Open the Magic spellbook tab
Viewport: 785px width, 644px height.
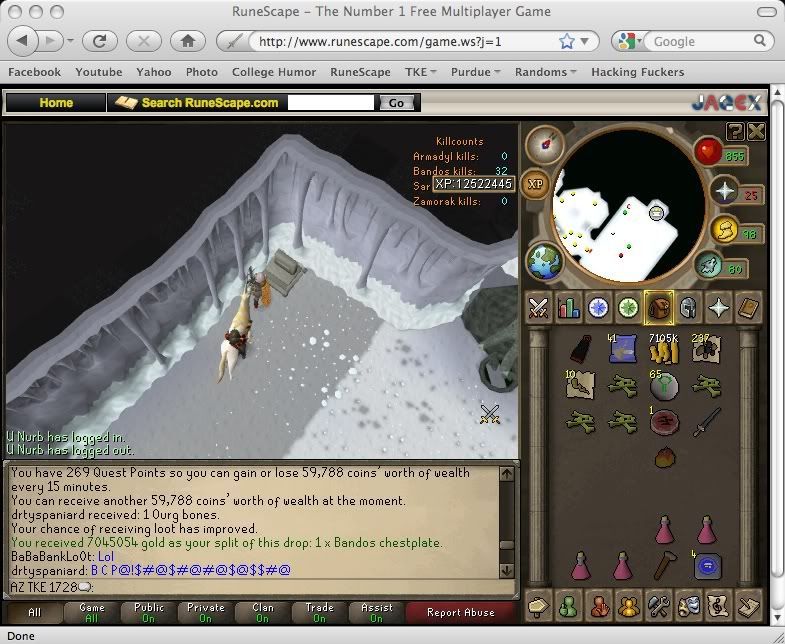(x=749, y=307)
